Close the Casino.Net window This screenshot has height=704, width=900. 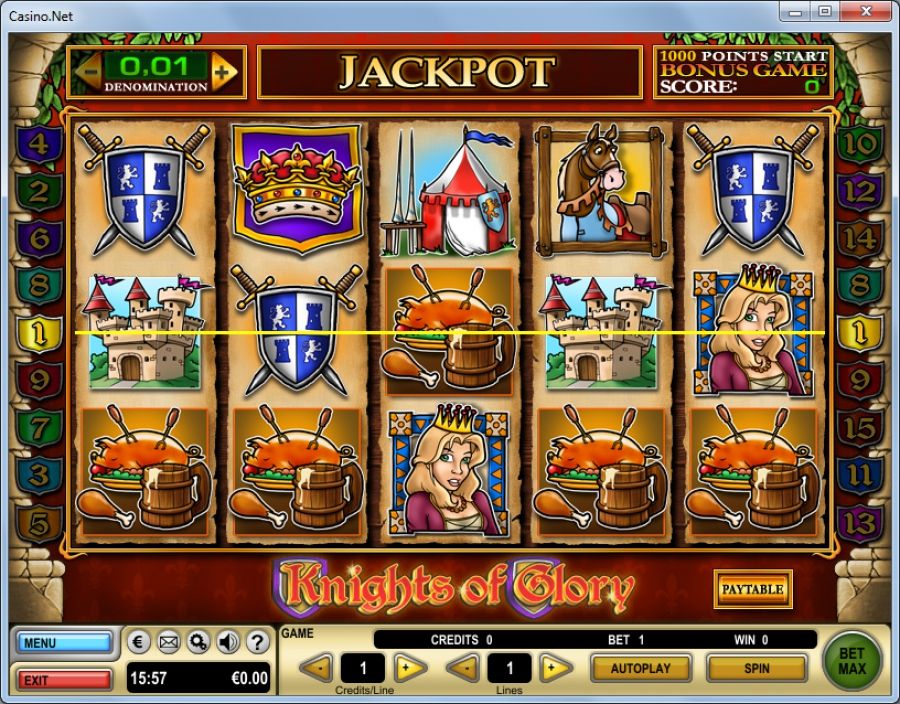pyautogui.click(x=865, y=11)
